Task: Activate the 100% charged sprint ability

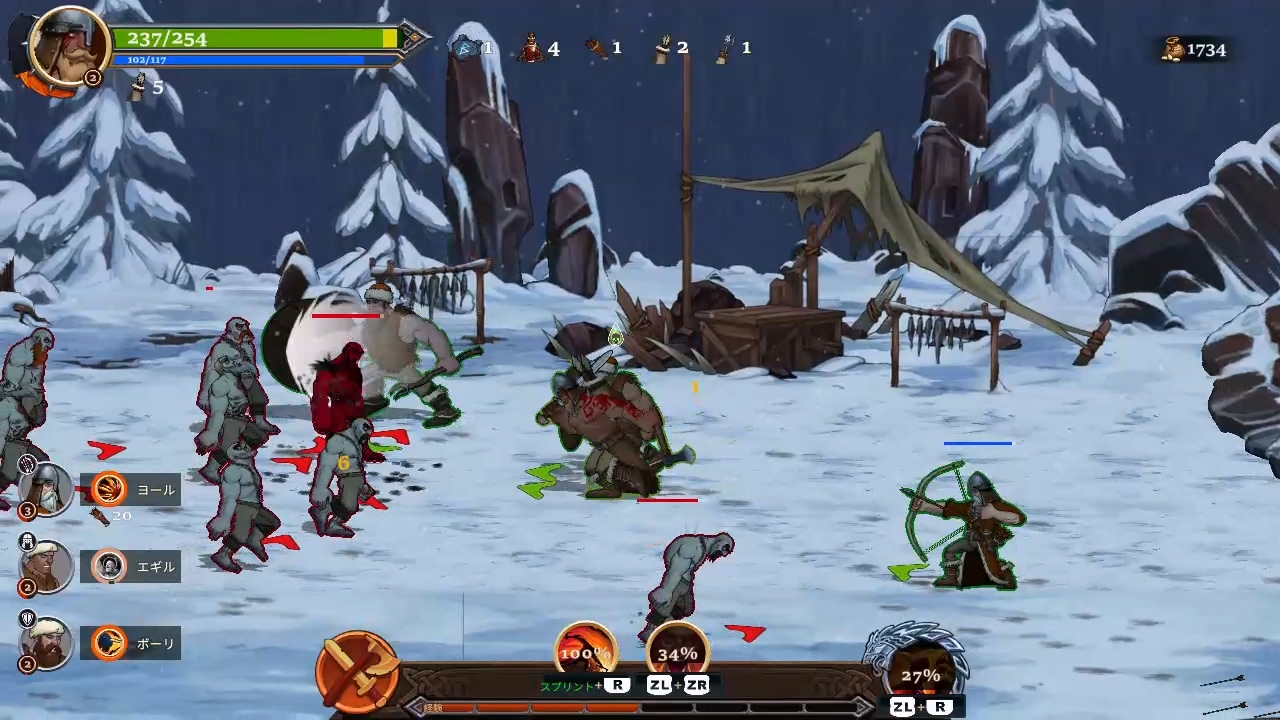Action: coord(585,652)
